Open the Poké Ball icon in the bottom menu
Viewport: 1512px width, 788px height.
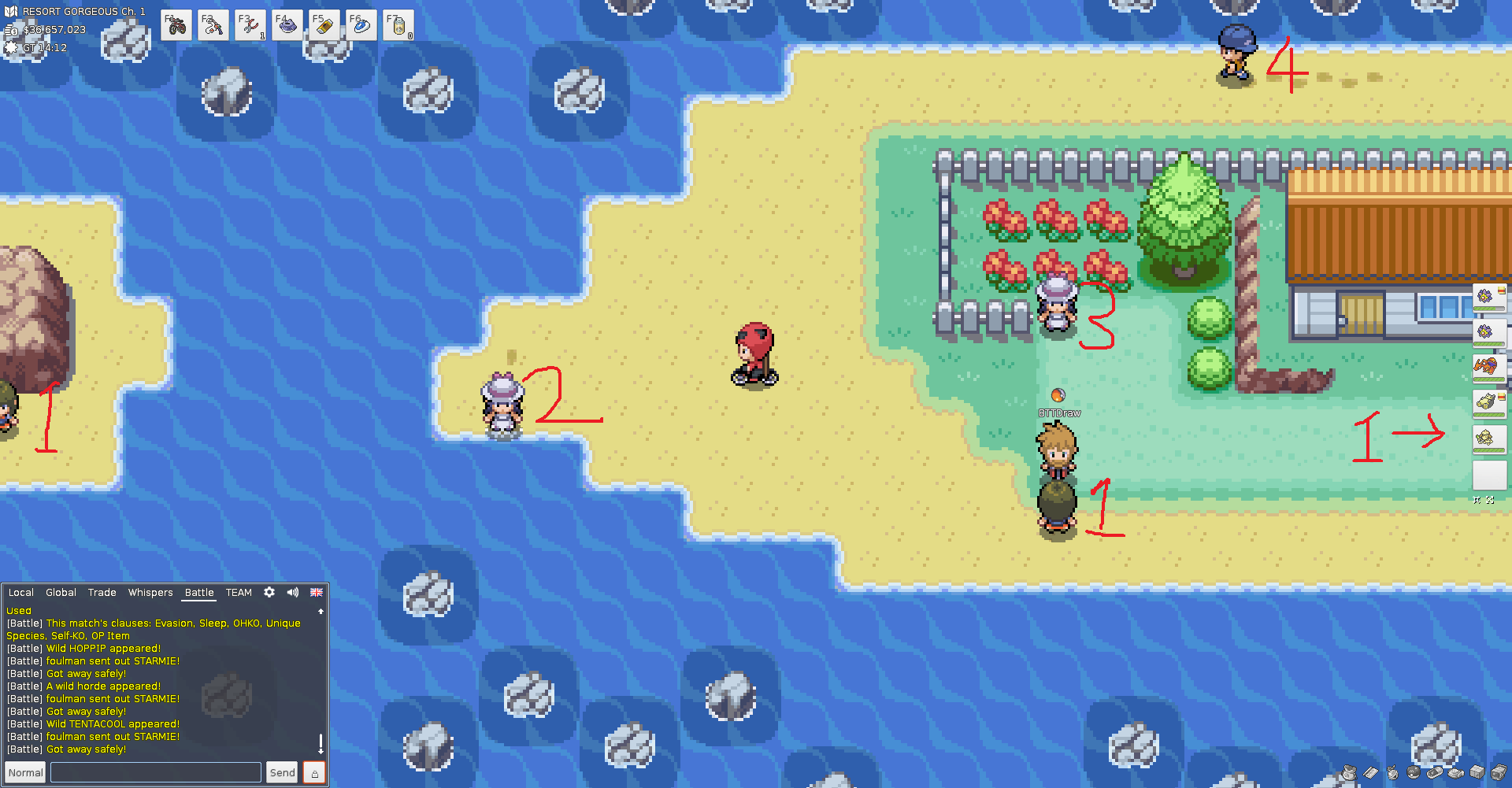[x=1414, y=772]
